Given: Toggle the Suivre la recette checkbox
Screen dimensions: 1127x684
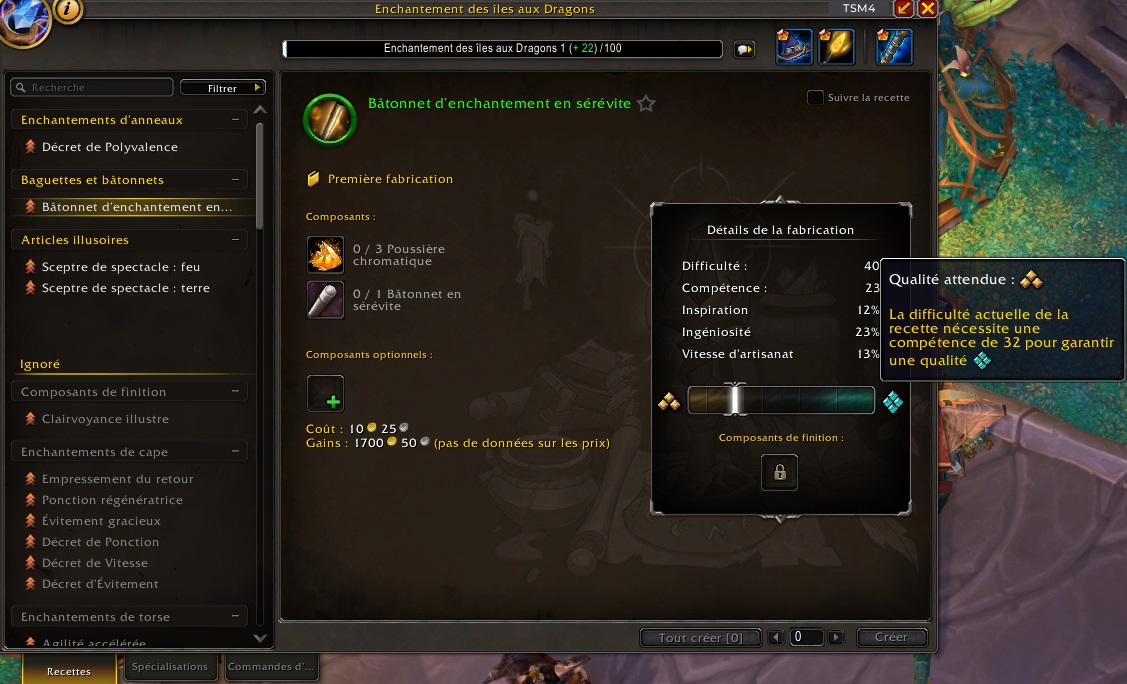Looking at the screenshot, I should pyautogui.click(x=816, y=98).
